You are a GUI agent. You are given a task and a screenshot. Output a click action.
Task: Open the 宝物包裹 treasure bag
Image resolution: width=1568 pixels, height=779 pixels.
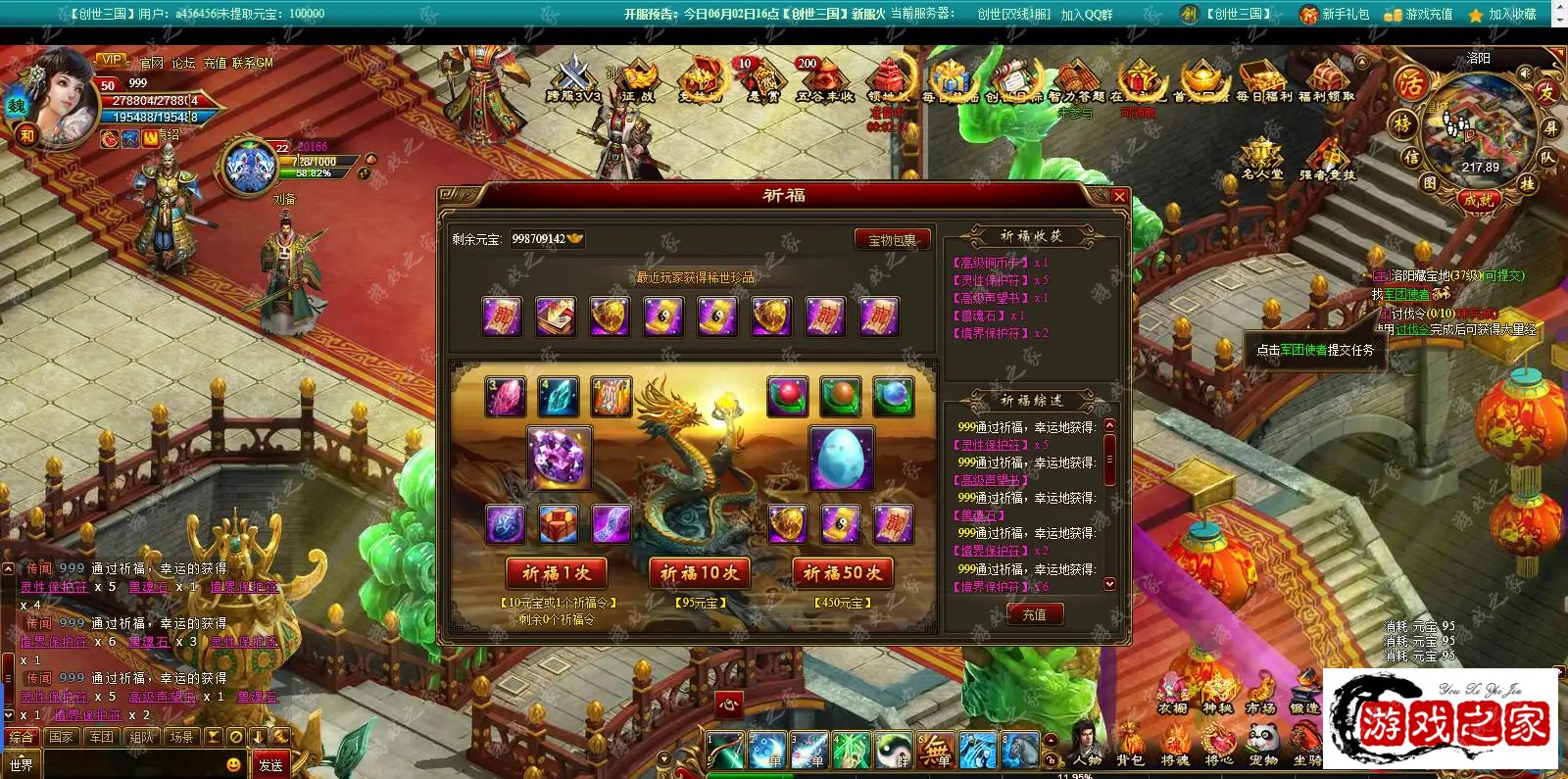coord(892,240)
